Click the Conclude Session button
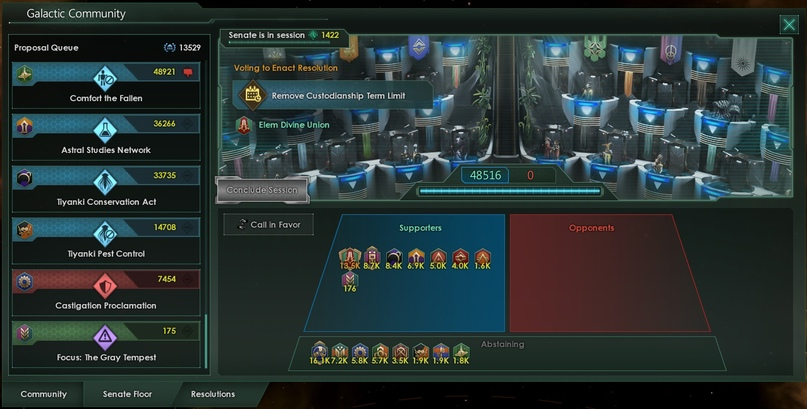The height and width of the screenshot is (409, 807). coord(262,190)
